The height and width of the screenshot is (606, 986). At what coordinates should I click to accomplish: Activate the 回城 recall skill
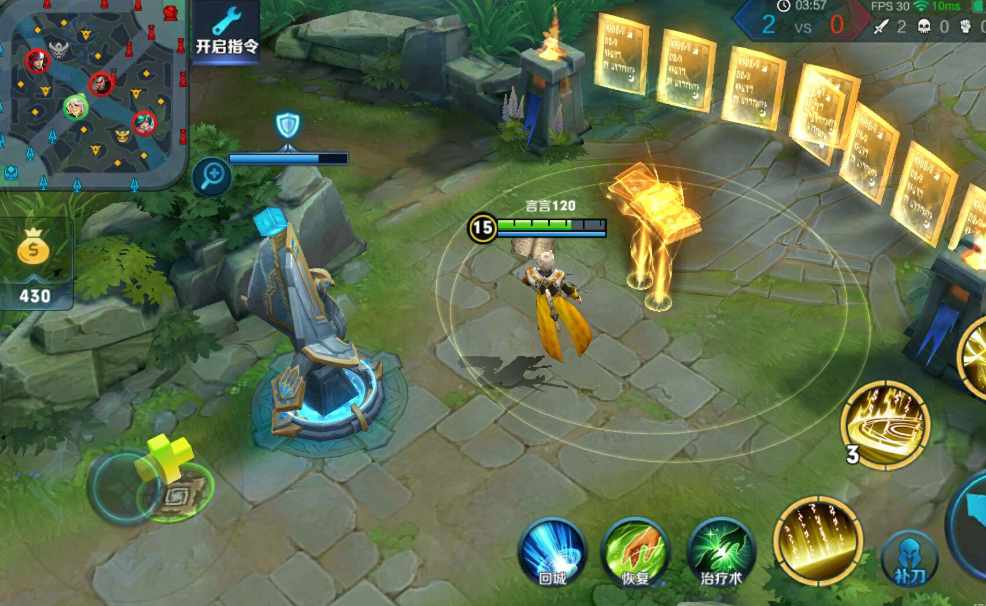click(552, 553)
